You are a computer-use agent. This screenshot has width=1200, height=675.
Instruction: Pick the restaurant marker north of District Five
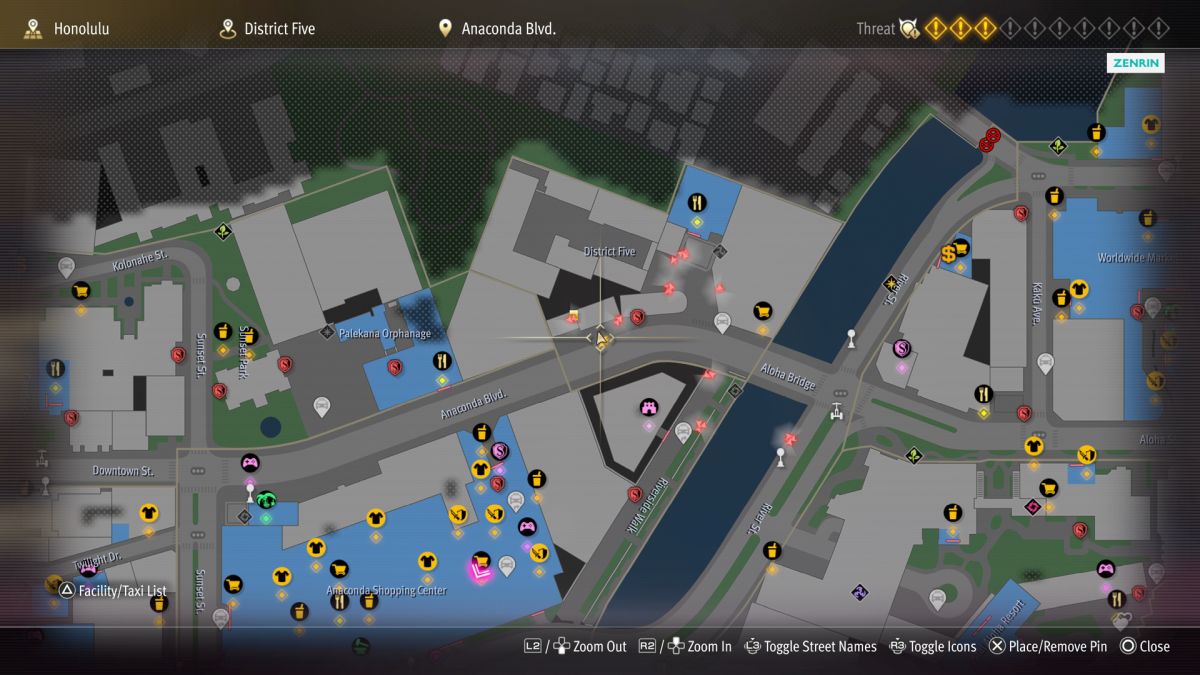(697, 202)
